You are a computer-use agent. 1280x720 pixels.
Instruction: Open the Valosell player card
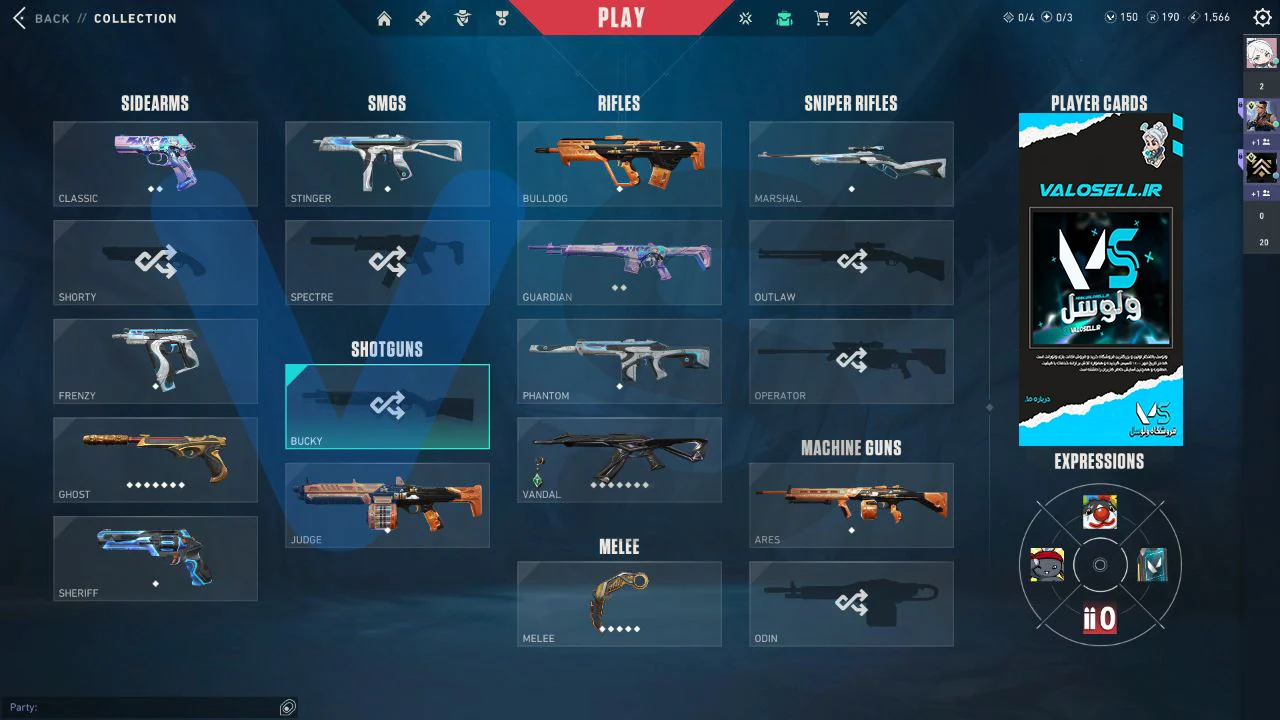click(x=1100, y=279)
